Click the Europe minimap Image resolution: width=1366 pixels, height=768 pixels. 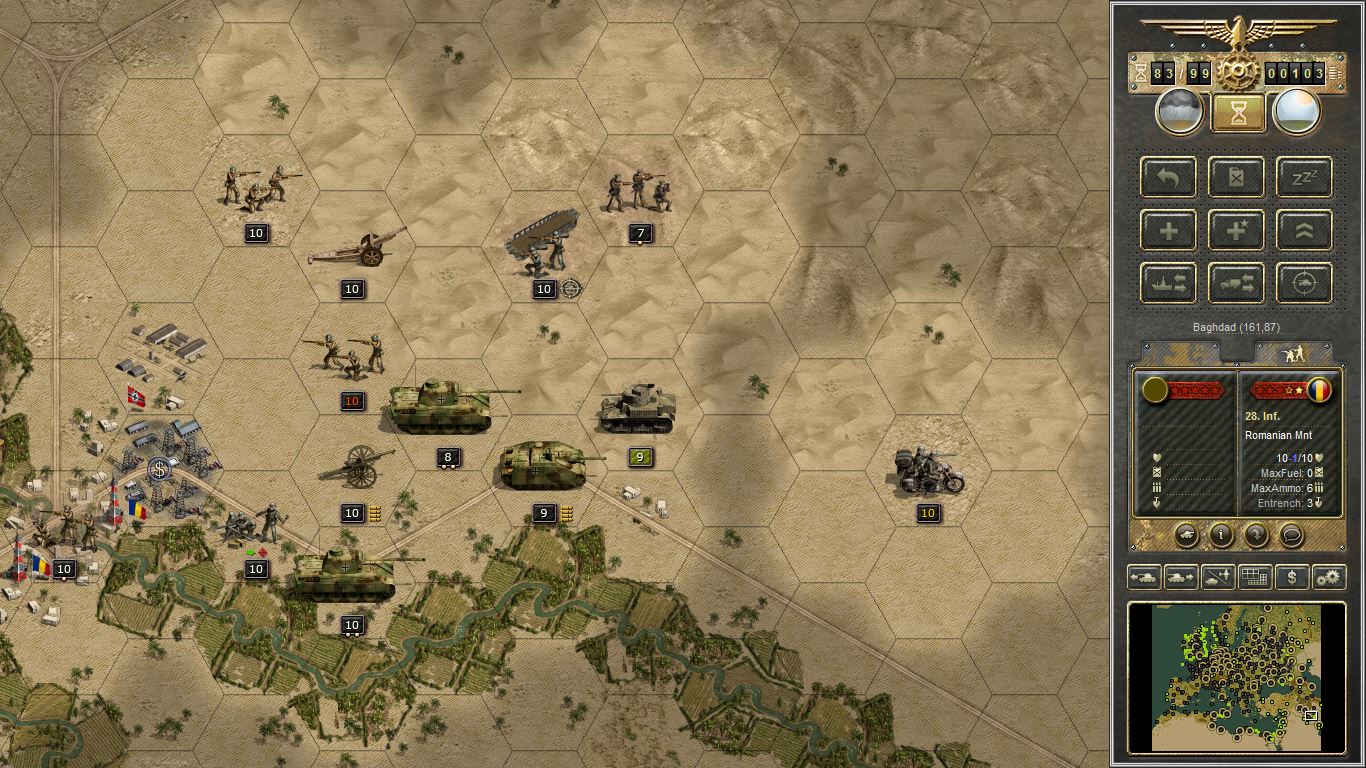tap(1236, 676)
